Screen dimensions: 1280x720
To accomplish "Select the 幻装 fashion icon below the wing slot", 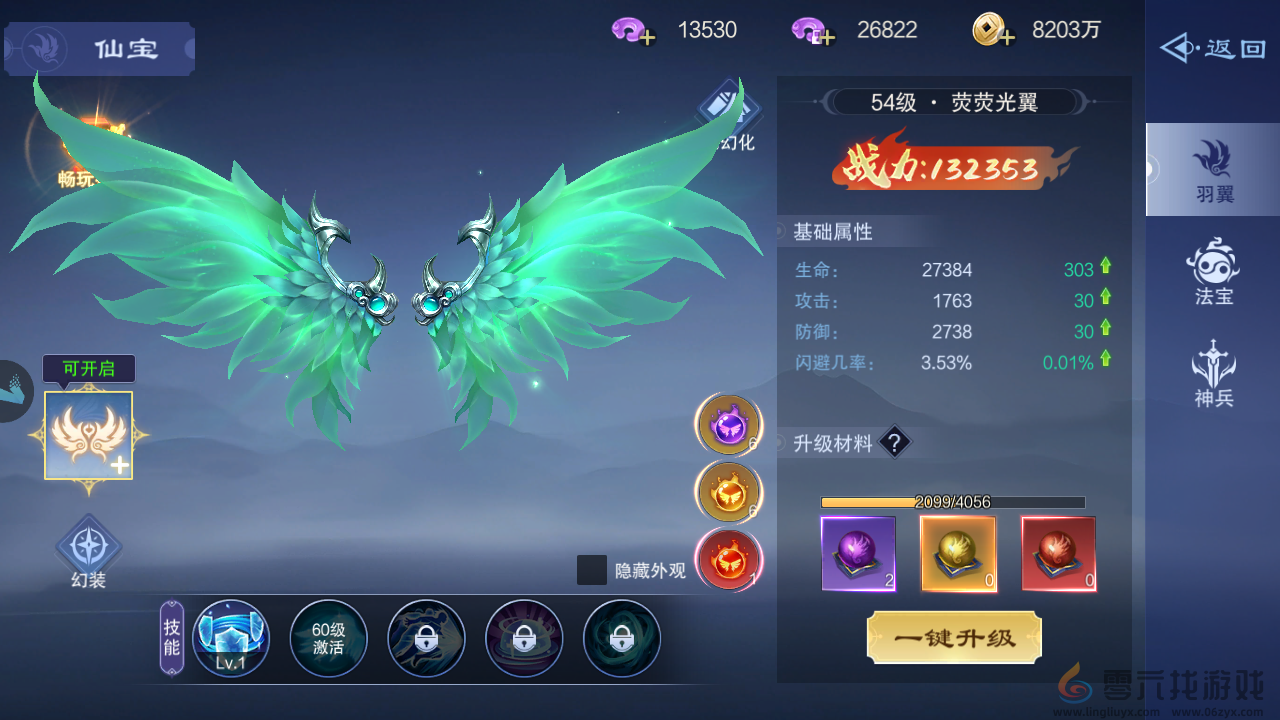I will [88, 550].
